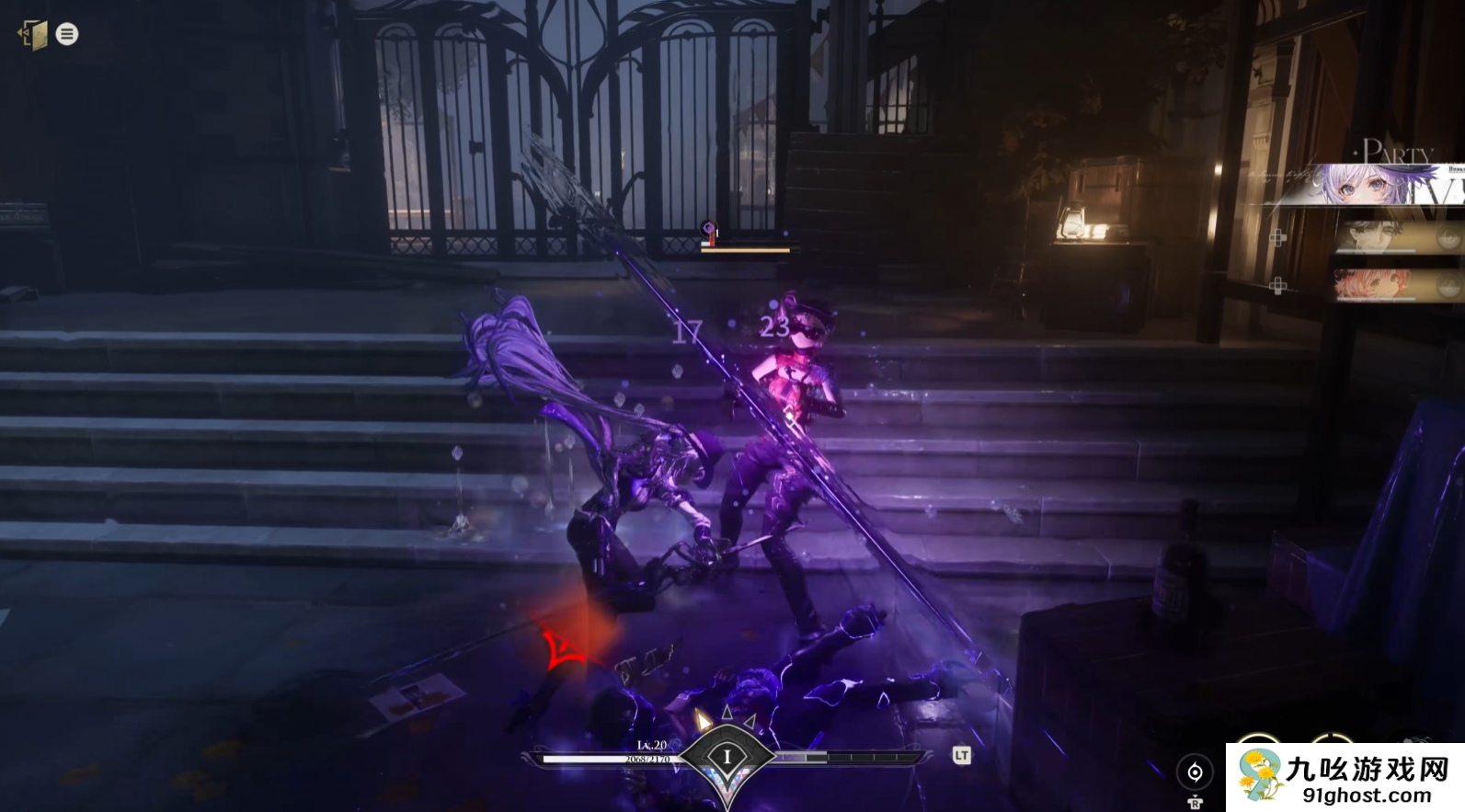
Task: Open the round hamburger menu button
Action: (67, 34)
